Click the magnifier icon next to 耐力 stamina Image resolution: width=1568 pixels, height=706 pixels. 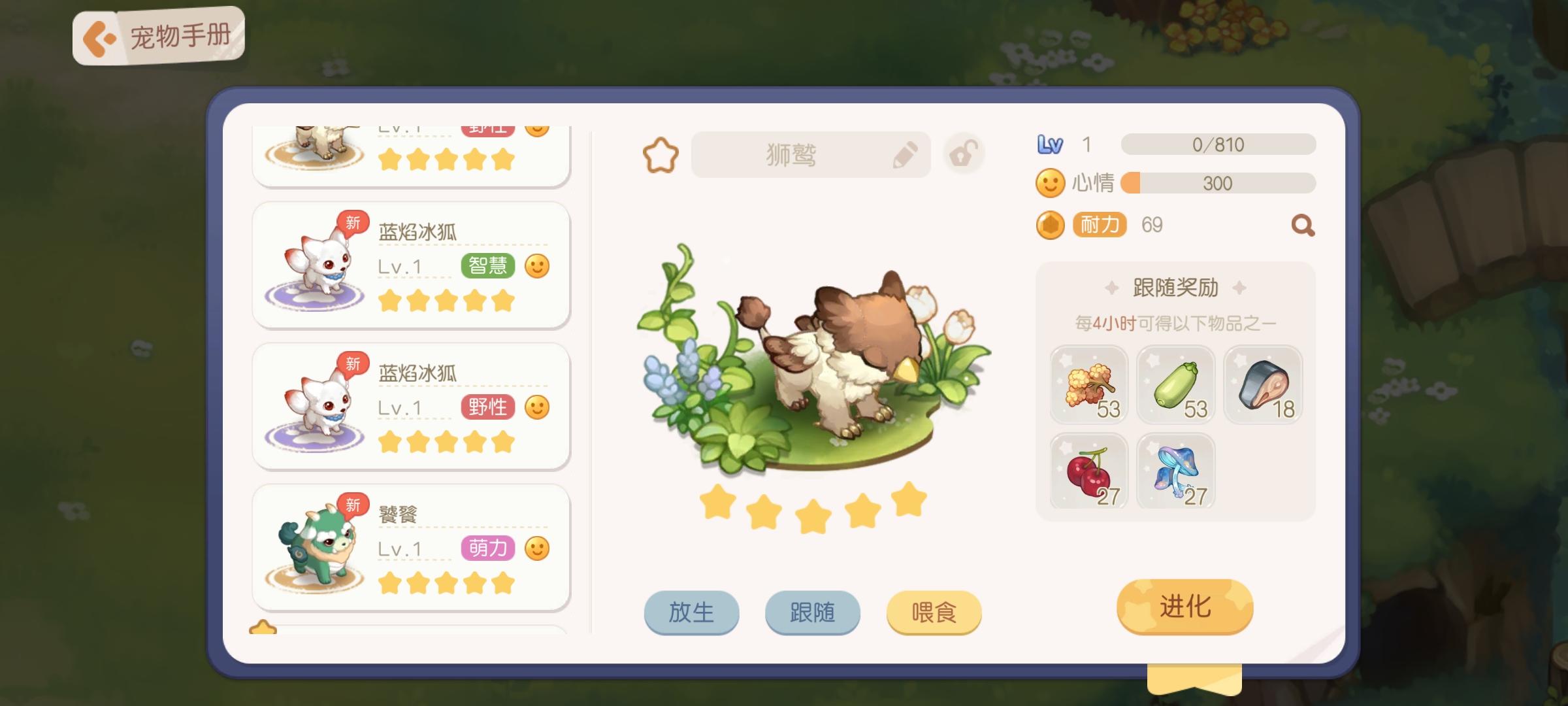[x=1301, y=224]
